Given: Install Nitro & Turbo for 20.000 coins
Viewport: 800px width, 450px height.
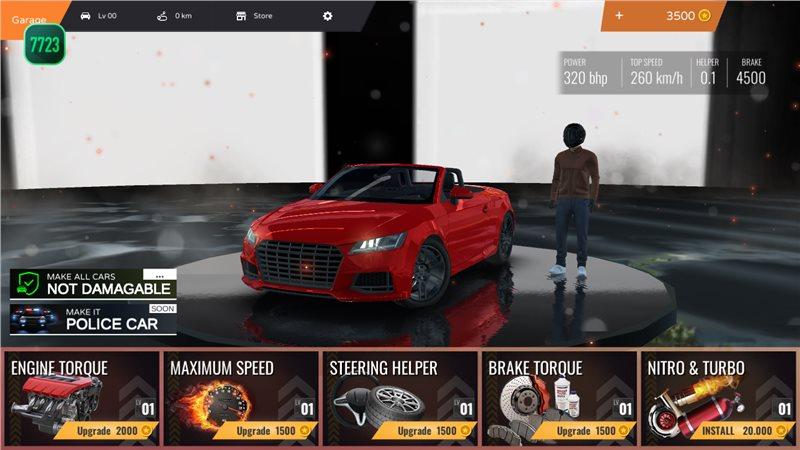Looking at the screenshot, I should point(750,430).
